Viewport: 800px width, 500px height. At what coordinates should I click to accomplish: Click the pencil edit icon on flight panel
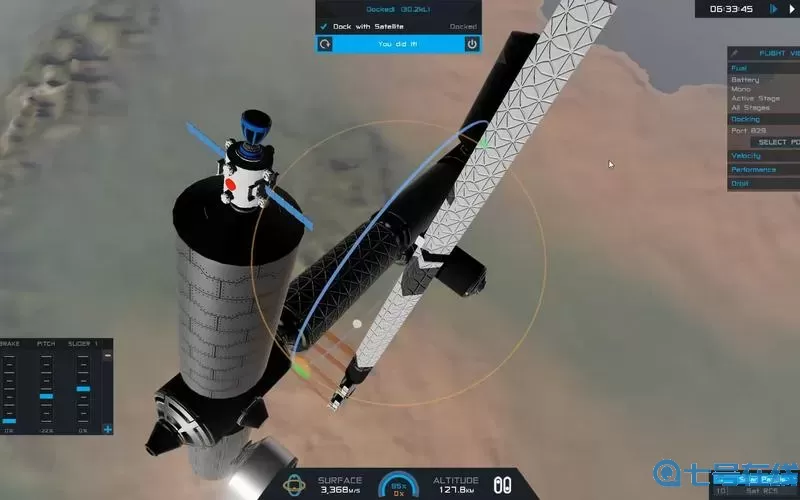(x=735, y=53)
